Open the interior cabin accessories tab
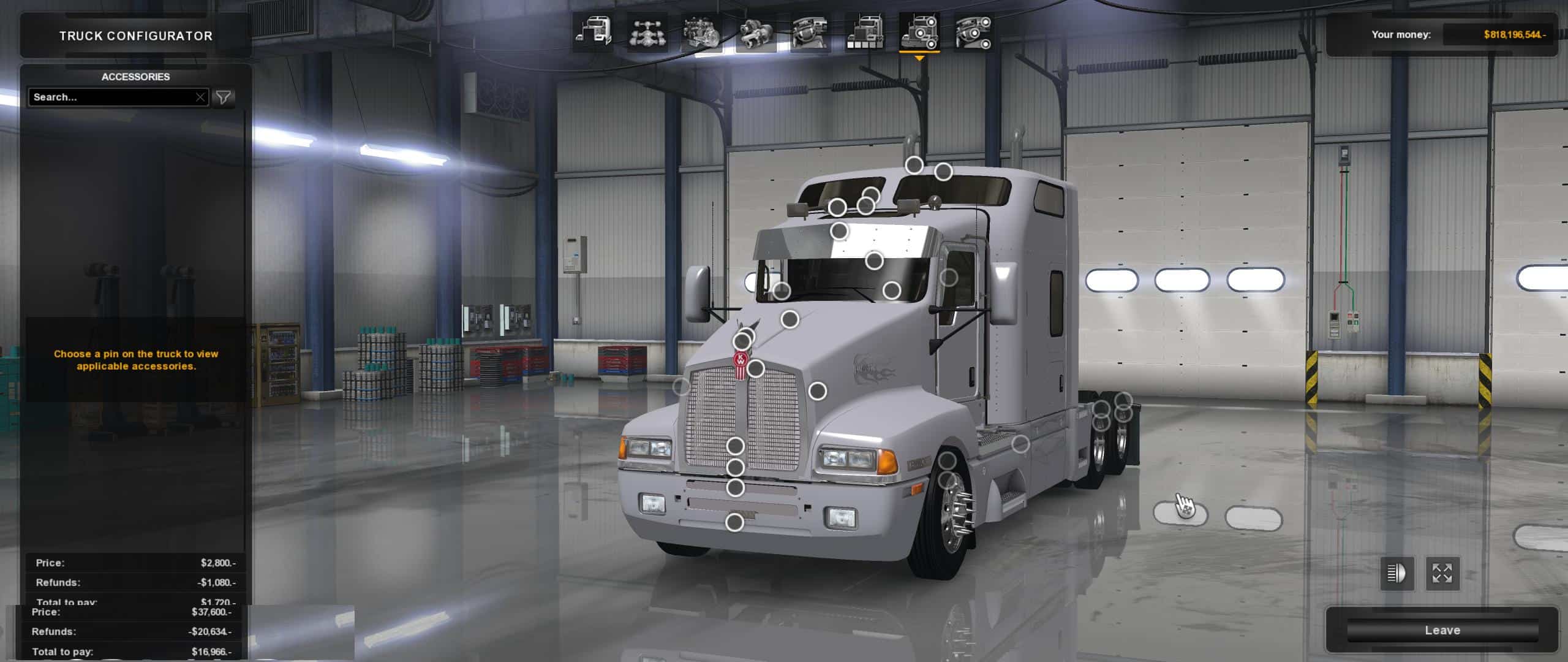This screenshot has width=1568, height=662. (974, 32)
